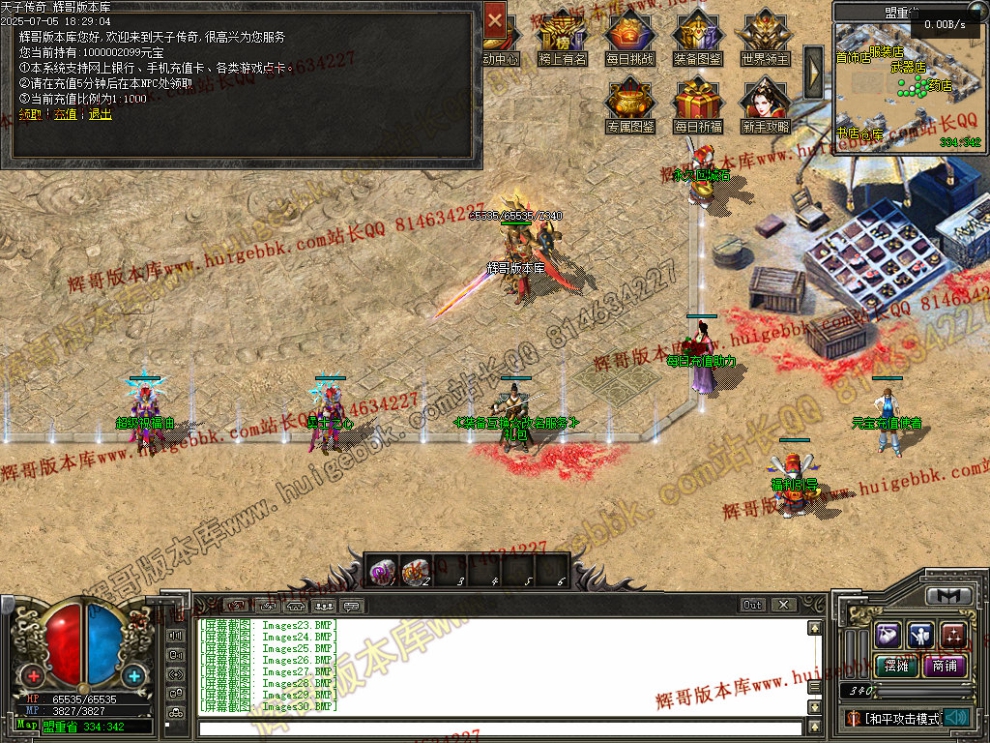
Task: Click the blue plus button beside MP orb
Action: (134, 675)
